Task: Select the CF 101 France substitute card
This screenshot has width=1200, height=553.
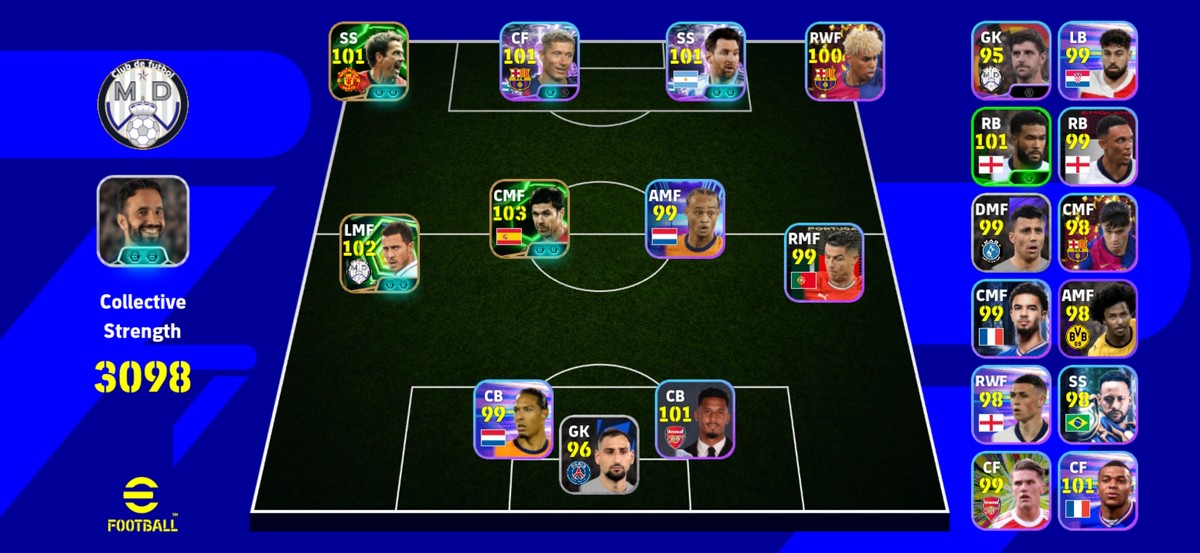Action: (1098, 491)
